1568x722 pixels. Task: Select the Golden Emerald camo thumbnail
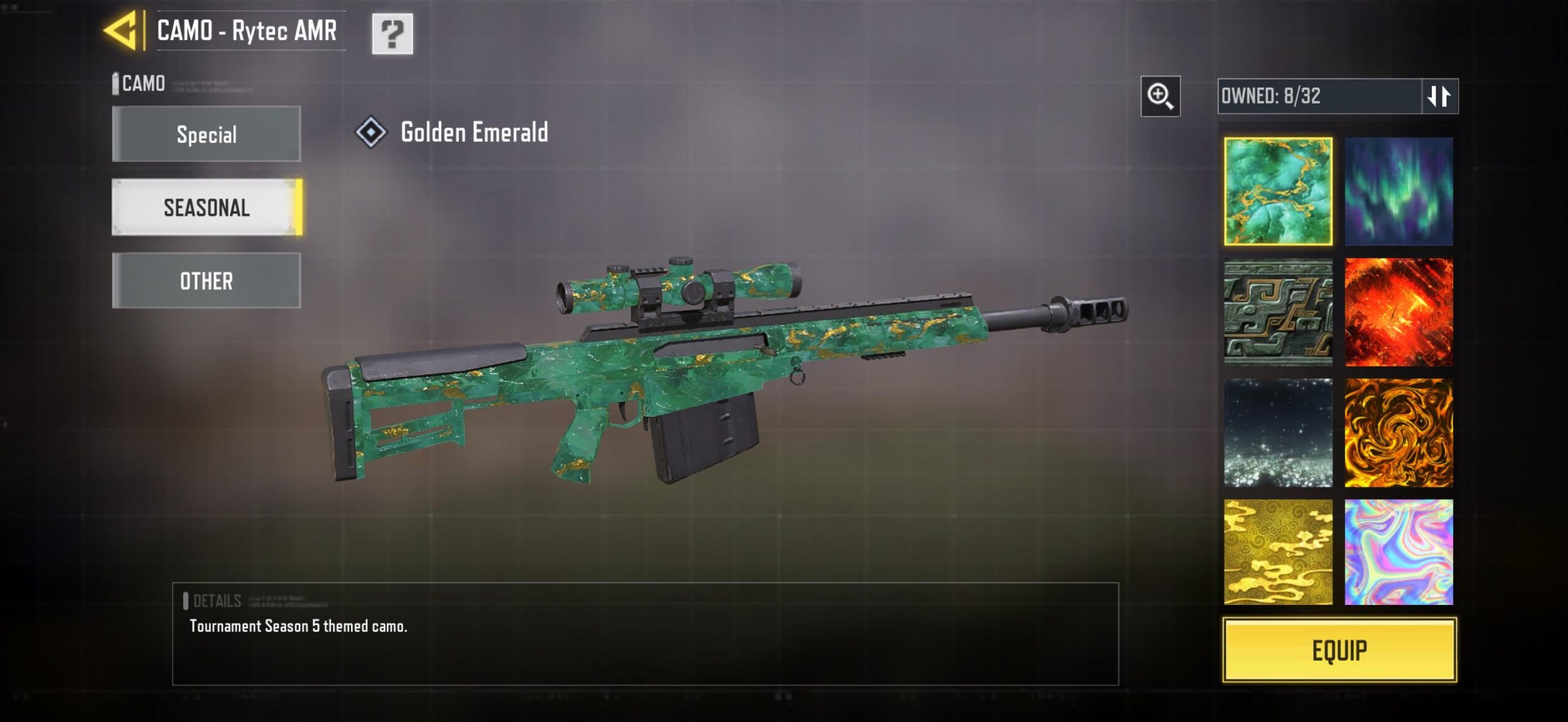click(1278, 191)
